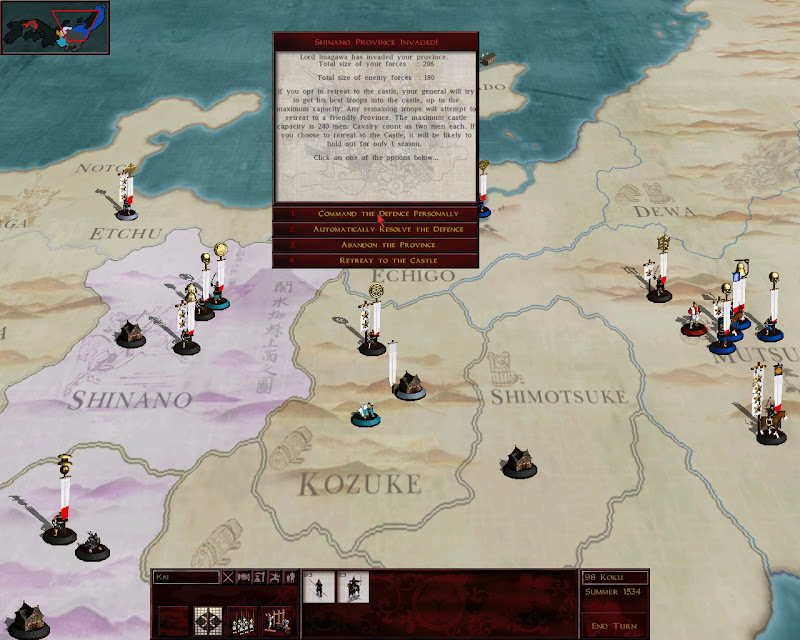Viewport: 800px width, 640px height.
Task: Open the soldiers group training icon
Action: pyautogui.click(x=243, y=620)
